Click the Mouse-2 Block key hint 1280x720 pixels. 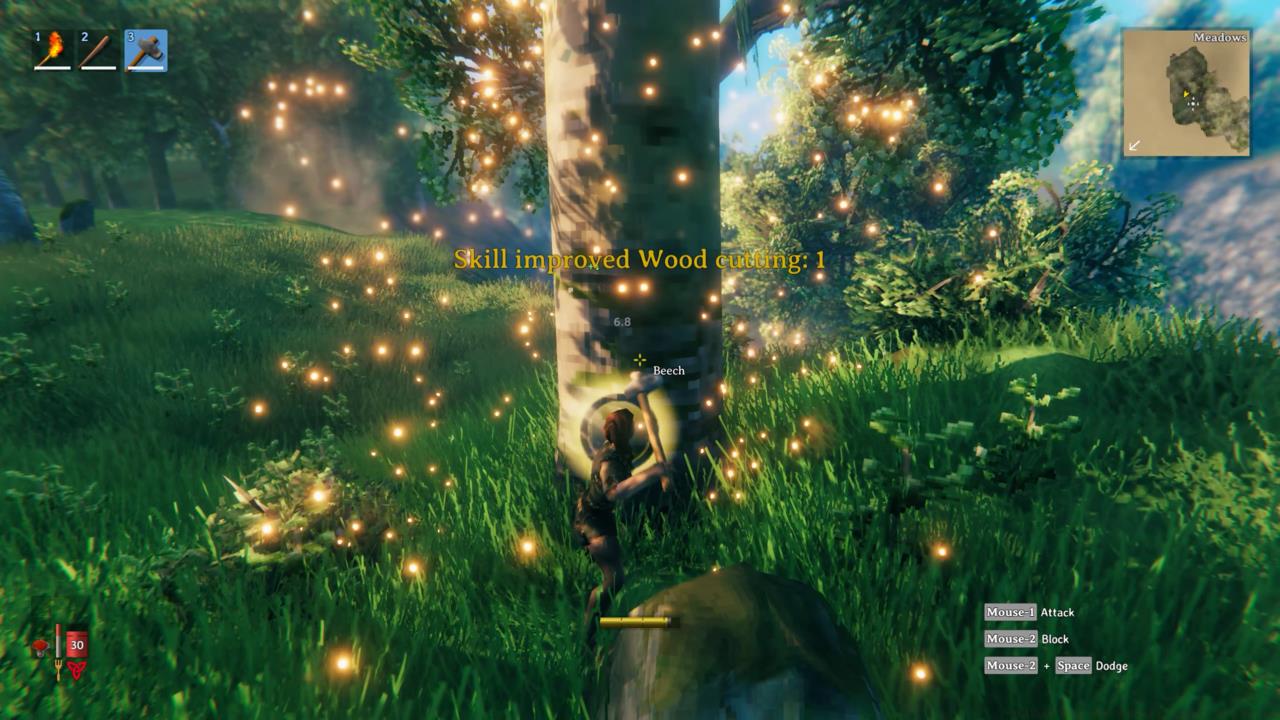1027,639
